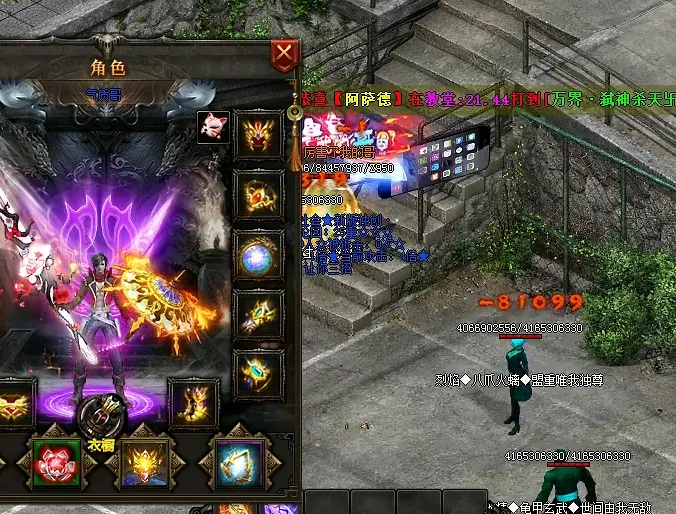676x514 pixels.
Task: Click the golden boots equipment slot
Action: (193, 401)
